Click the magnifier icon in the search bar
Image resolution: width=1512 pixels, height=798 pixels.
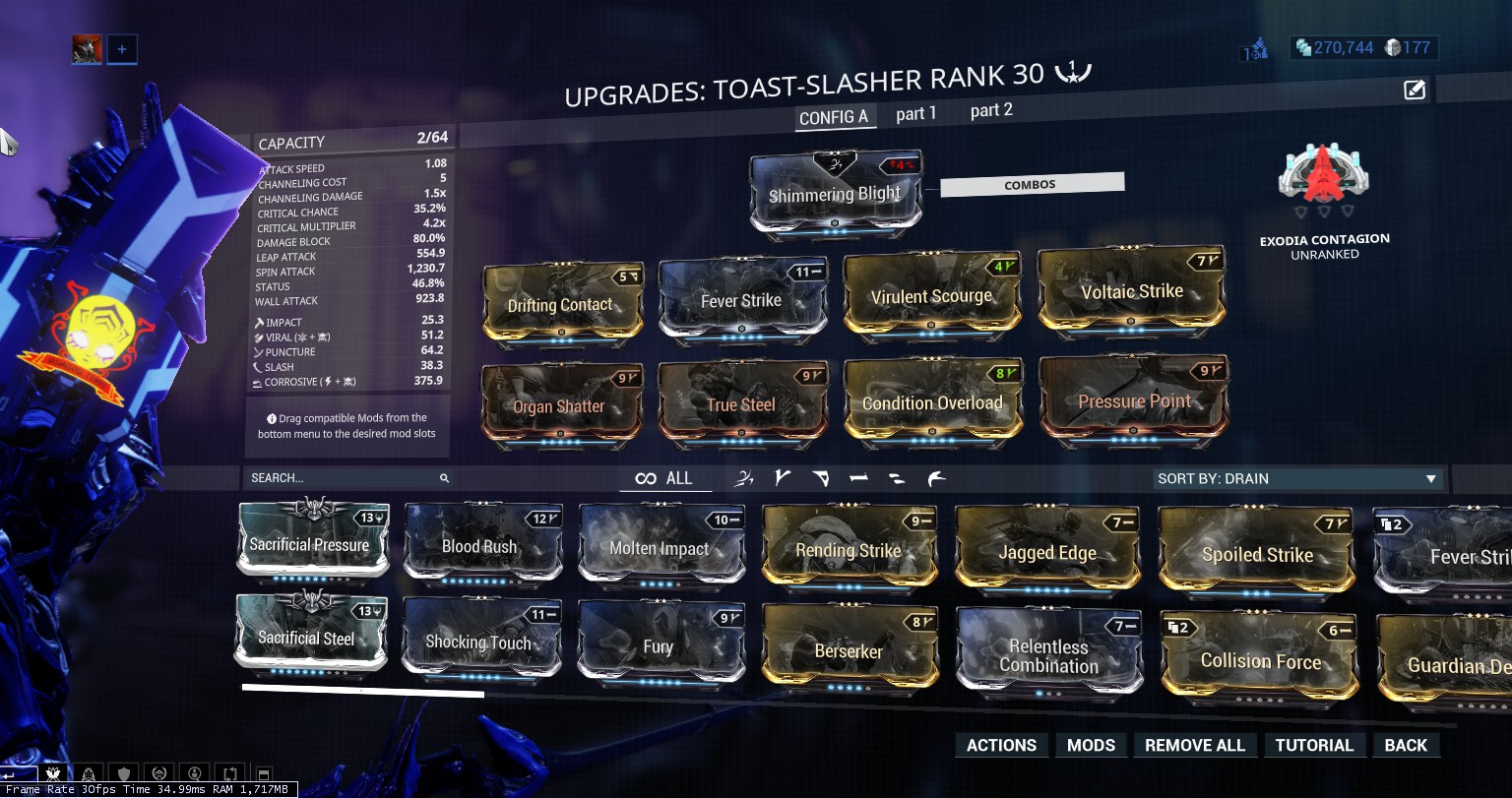[x=444, y=478]
